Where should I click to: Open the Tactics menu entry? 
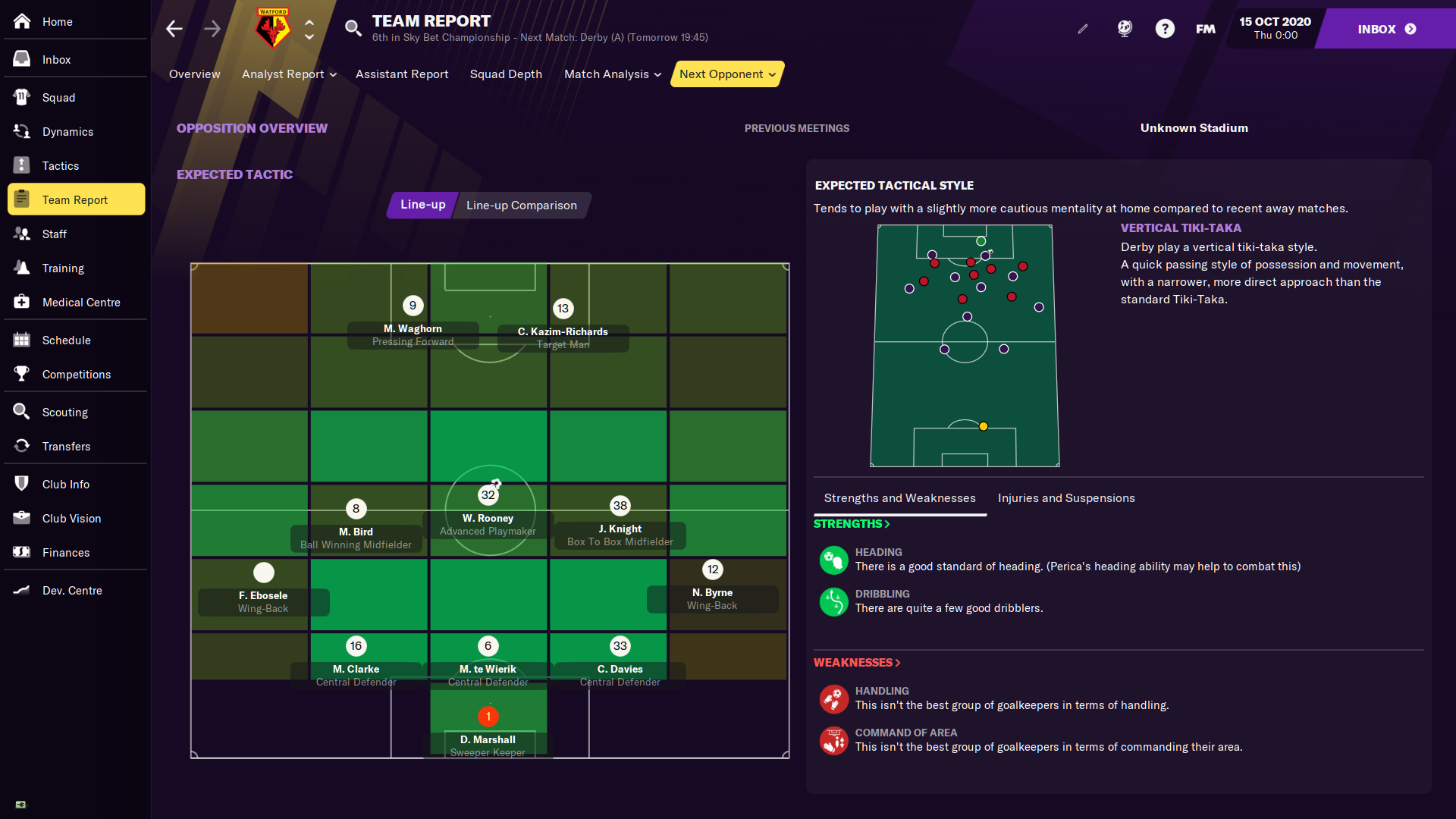(60, 166)
